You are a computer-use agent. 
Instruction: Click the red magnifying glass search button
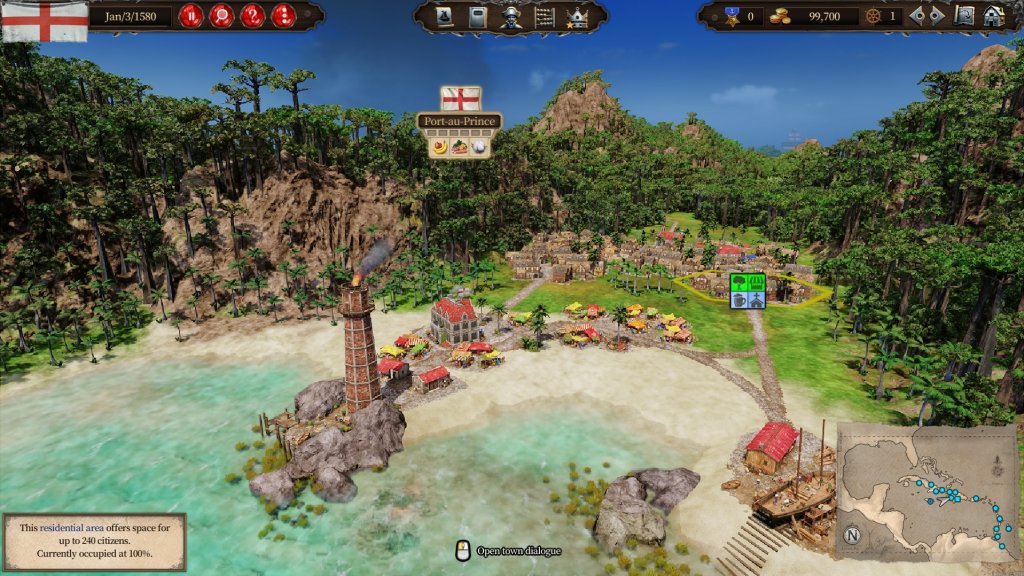(221, 16)
